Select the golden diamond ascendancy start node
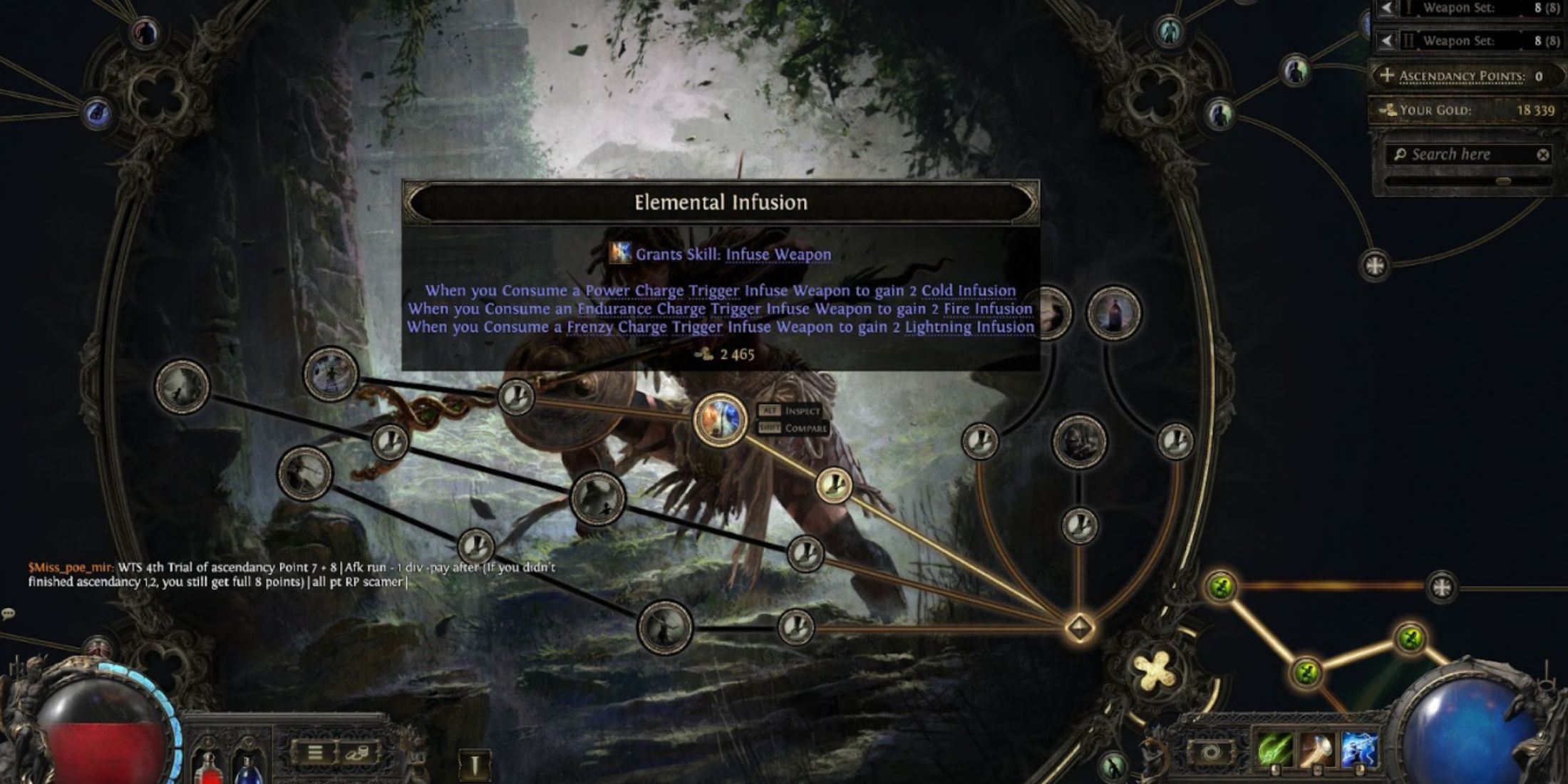The image size is (1568, 784). 1080,628
